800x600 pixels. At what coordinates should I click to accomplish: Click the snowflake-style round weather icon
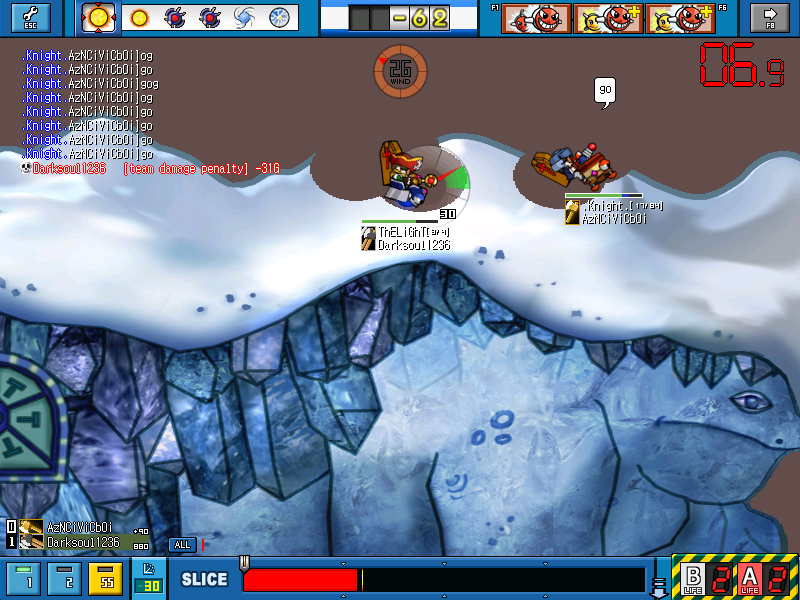pyautogui.click(x=280, y=17)
